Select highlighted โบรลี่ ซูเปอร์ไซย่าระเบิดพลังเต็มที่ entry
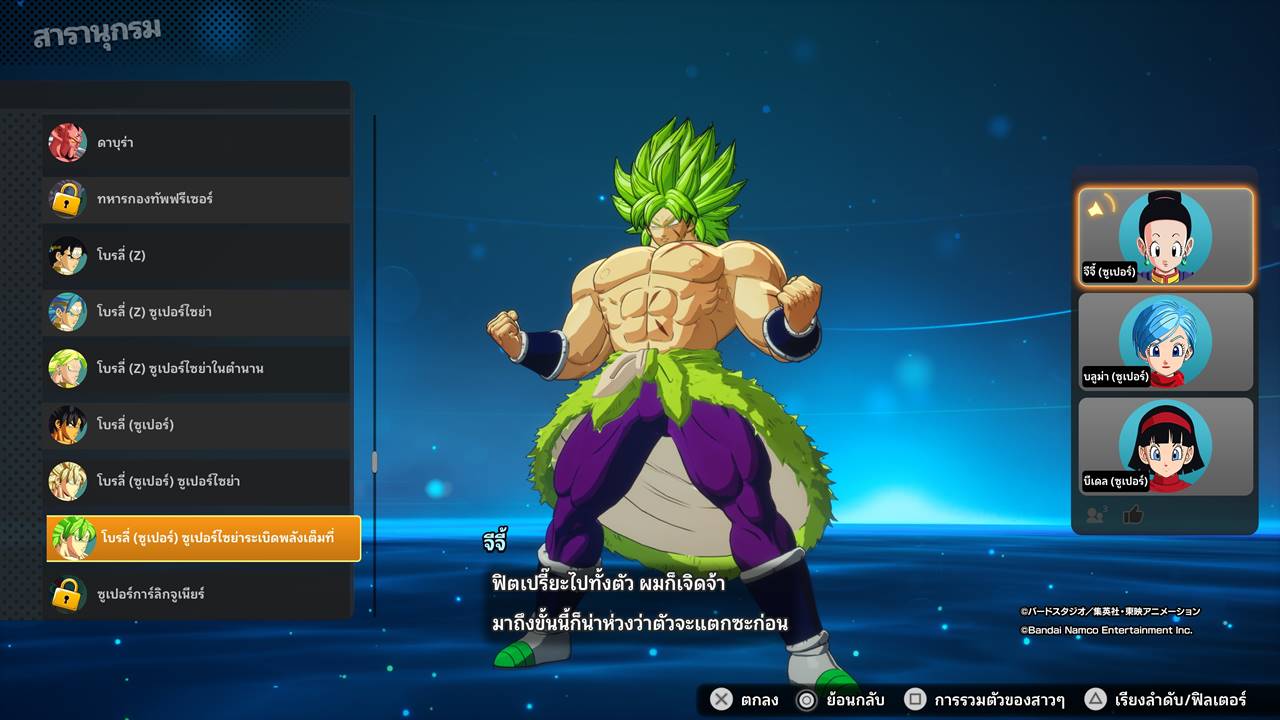This screenshot has height=720, width=1280. point(203,538)
